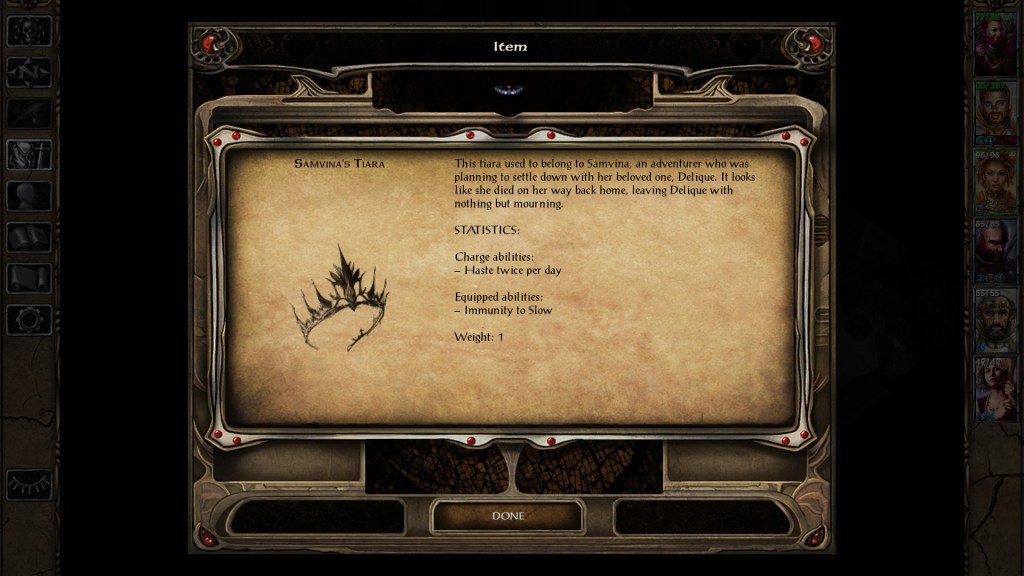Click the DONE button
Image resolution: width=1024 pixels, height=576 pixels.
point(507,516)
